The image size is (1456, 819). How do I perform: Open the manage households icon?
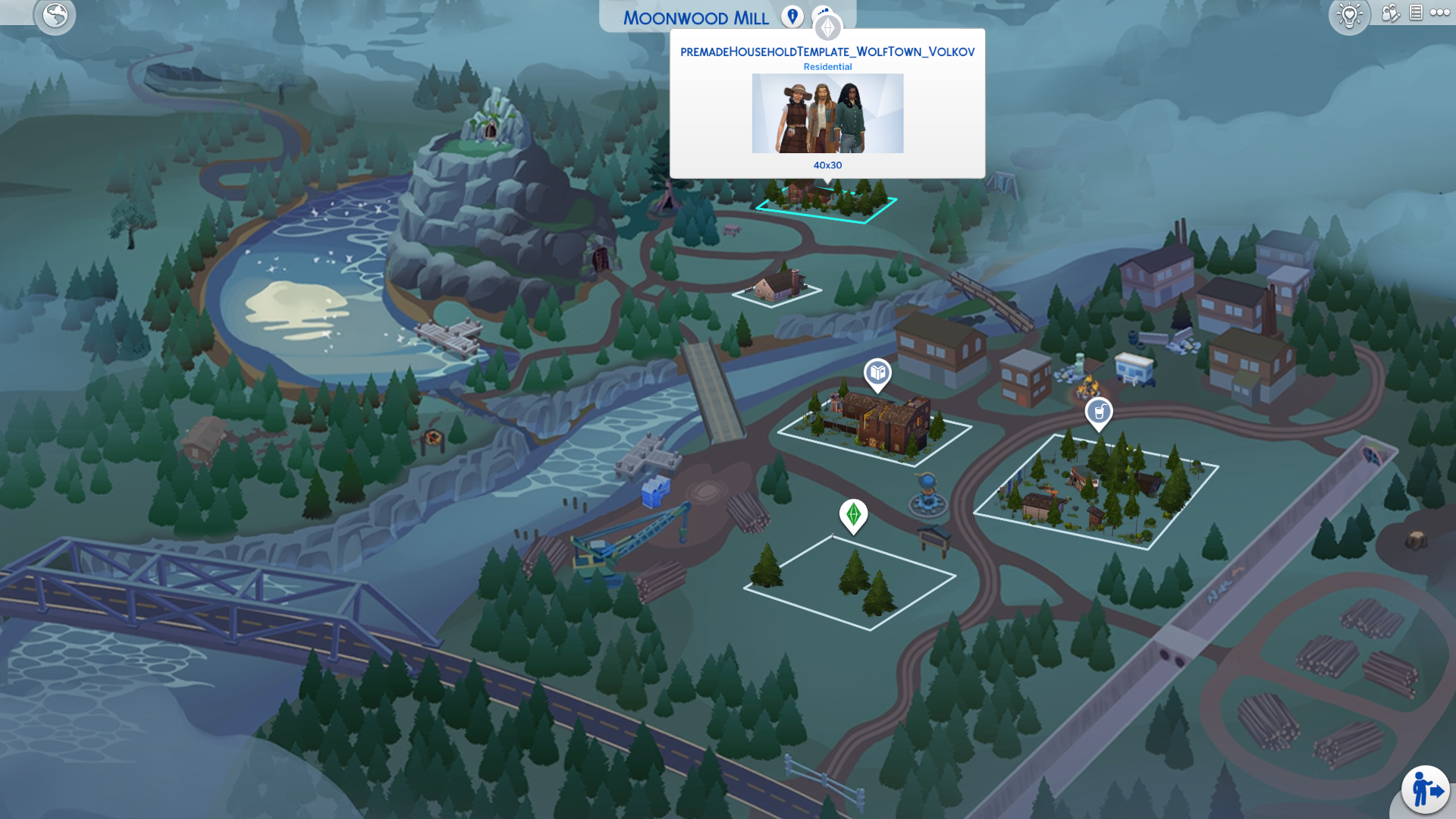click(1390, 14)
